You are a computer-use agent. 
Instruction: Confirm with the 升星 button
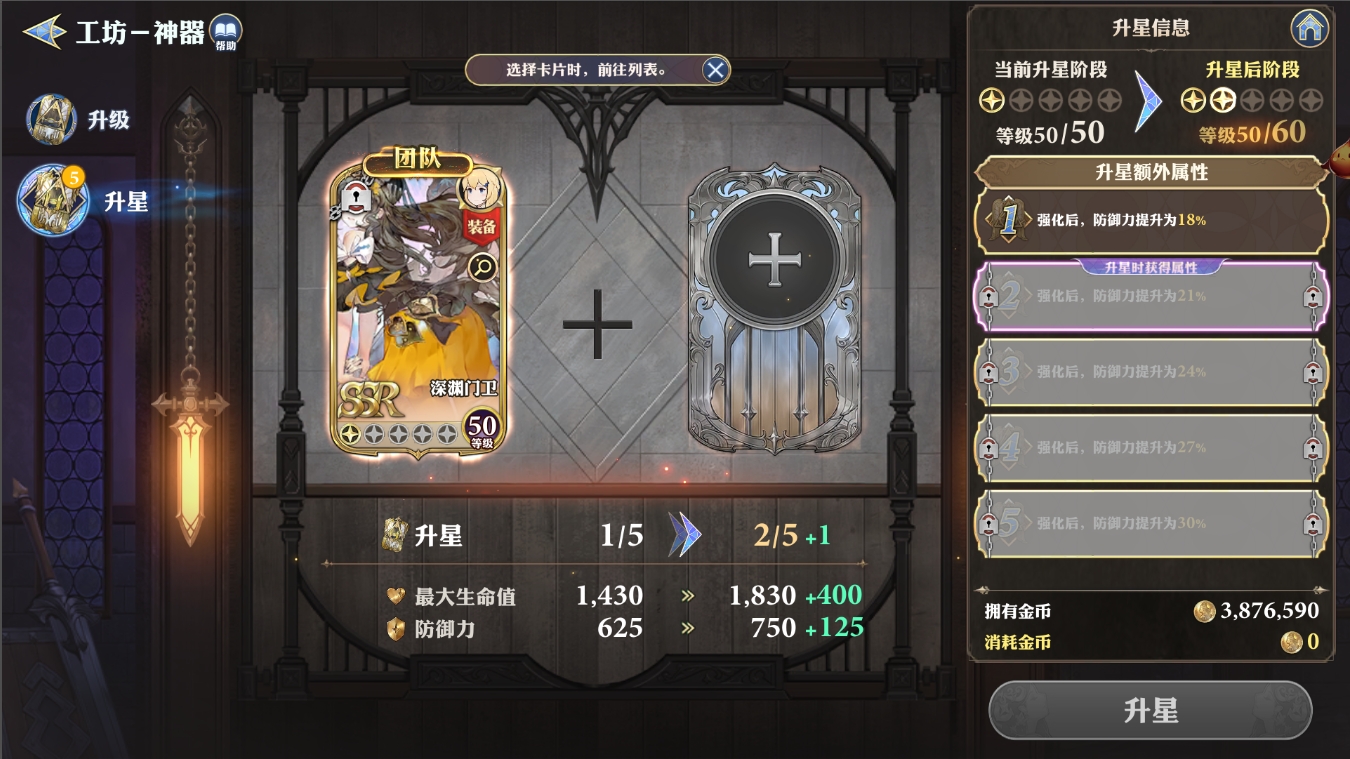[1150, 711]
